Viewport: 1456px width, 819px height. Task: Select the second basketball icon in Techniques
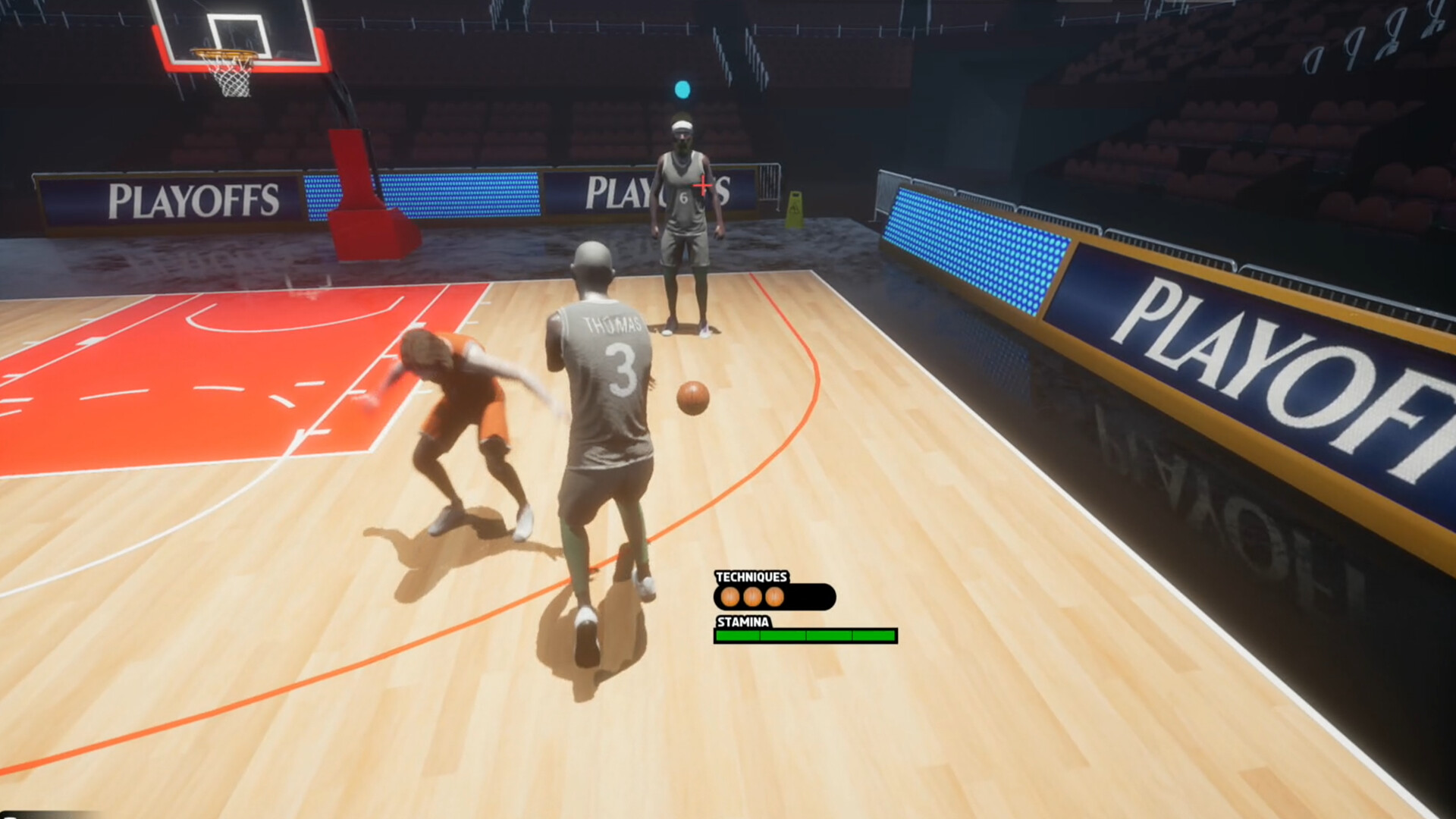752,598
